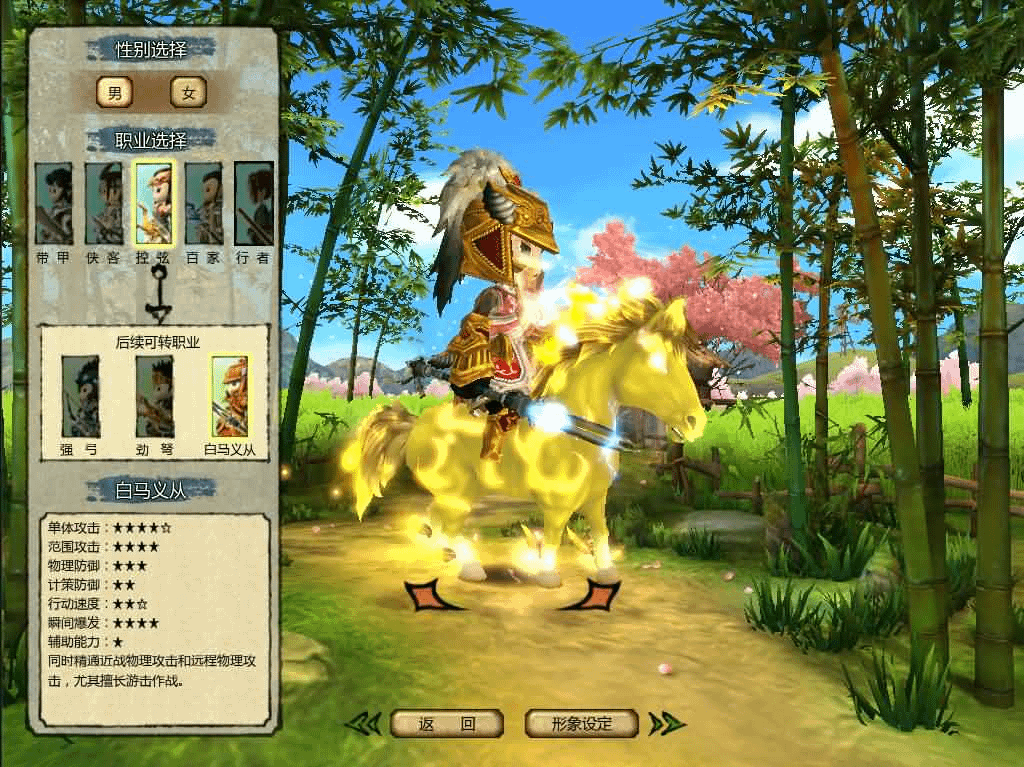The image size is (1024, 767).
Task: Select the 百家 class portrait
Action: coord(204,204)
